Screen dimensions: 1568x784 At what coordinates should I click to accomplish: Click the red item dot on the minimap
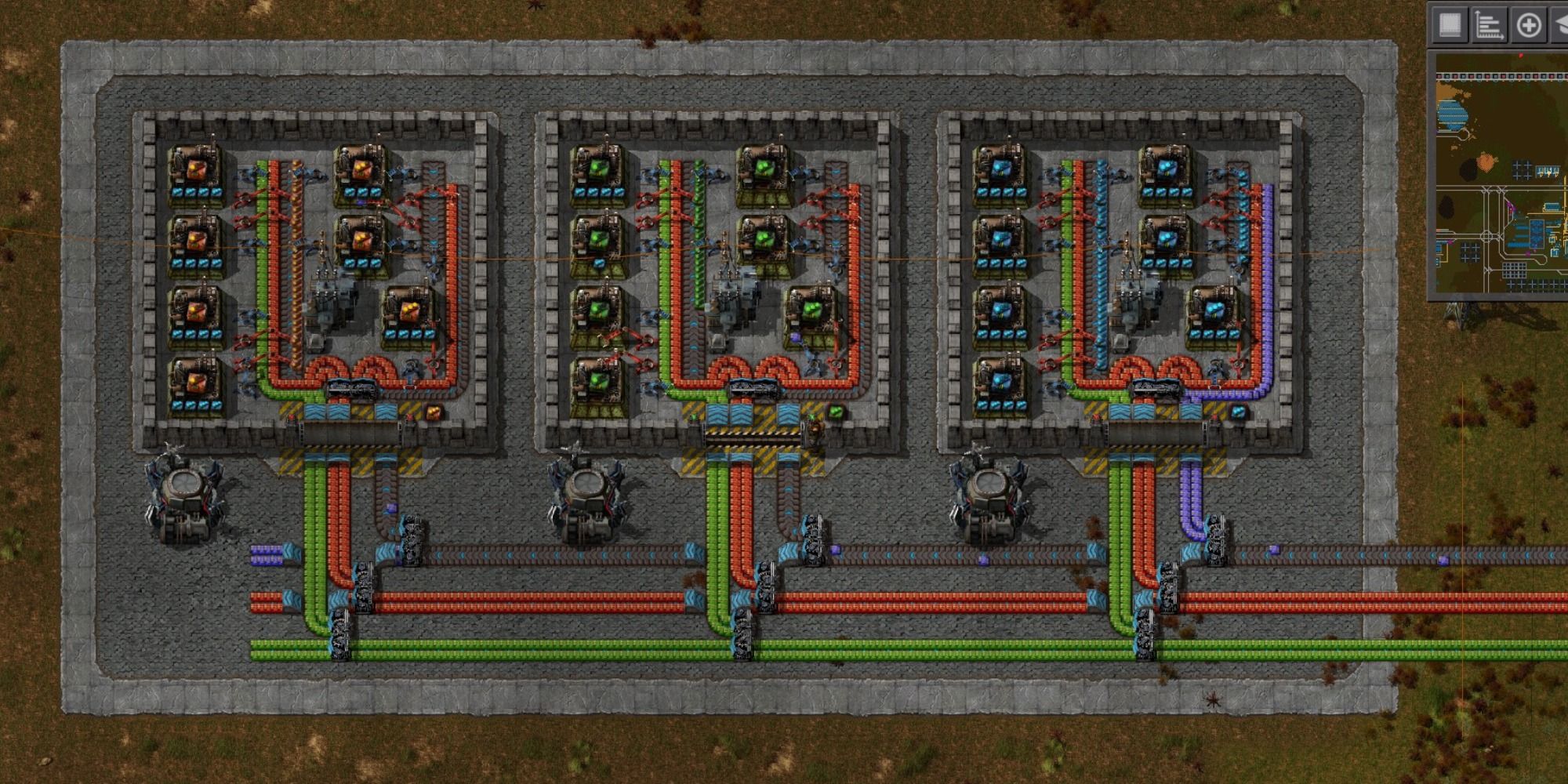click(x=1521, y=55)
